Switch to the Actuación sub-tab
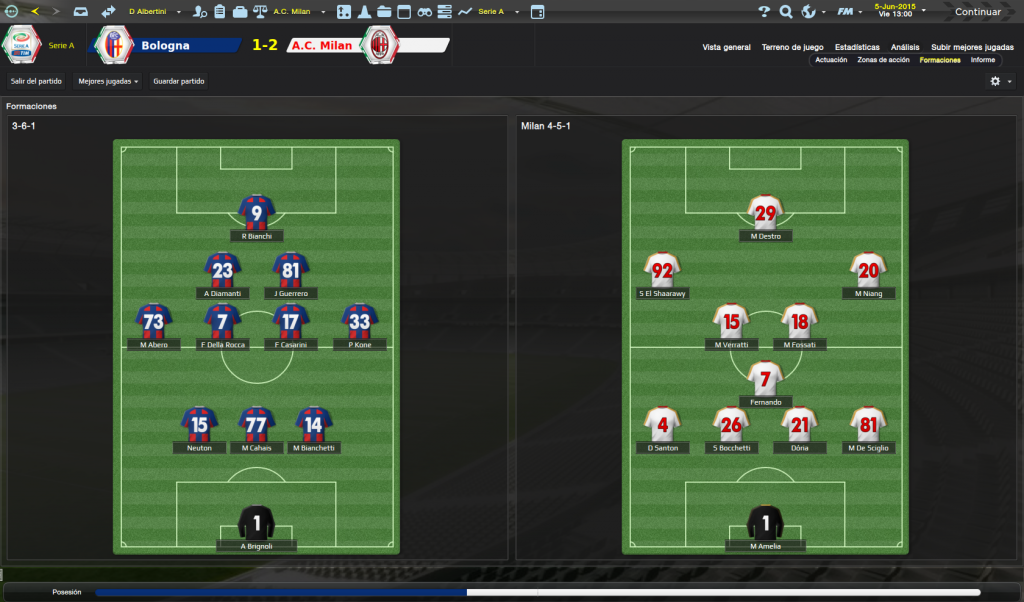The width and height of the screenshot is (1024, 602). coord(831,60)
